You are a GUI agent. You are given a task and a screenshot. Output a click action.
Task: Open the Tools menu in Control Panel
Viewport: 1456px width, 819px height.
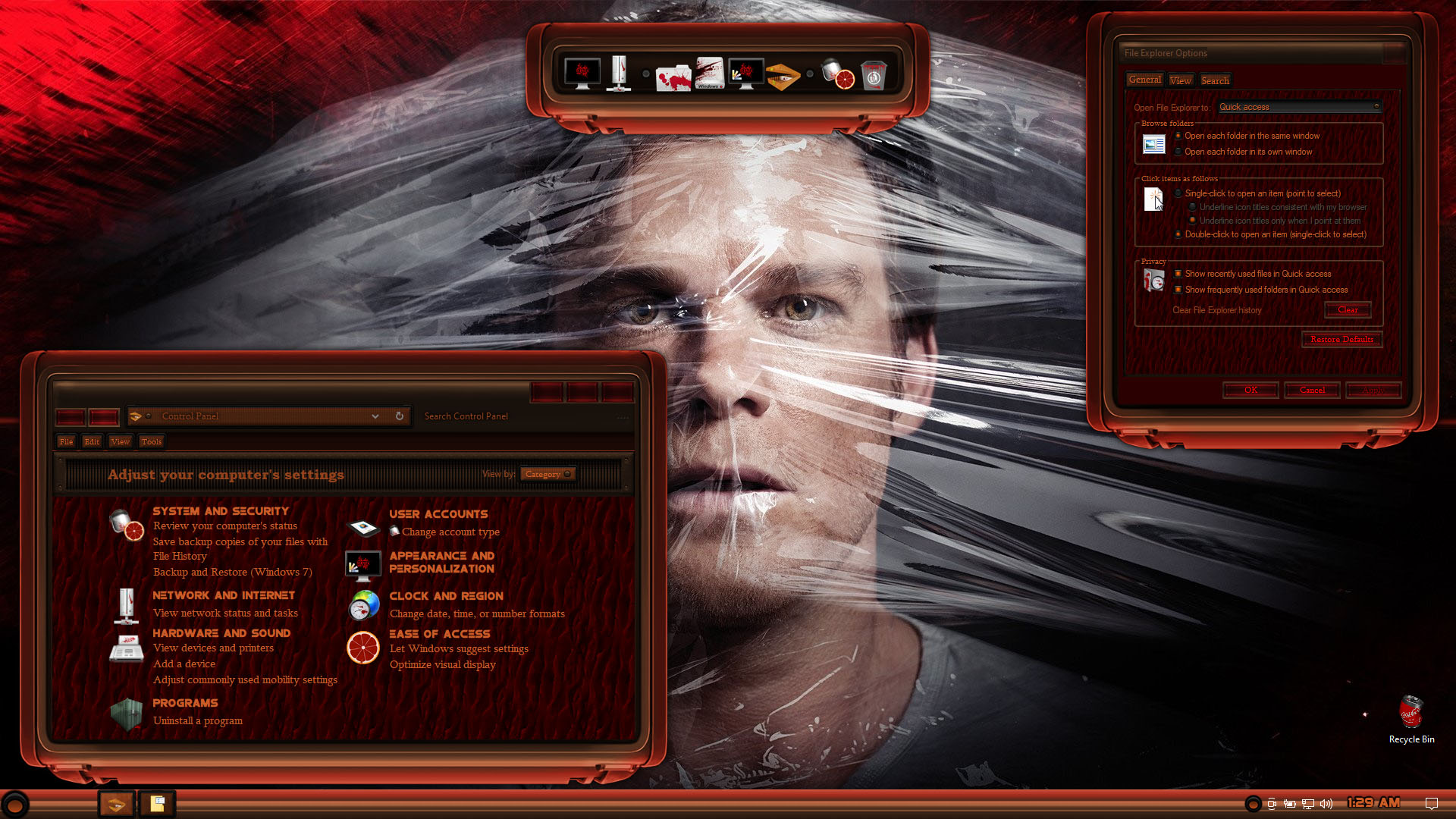click(151, 441)
